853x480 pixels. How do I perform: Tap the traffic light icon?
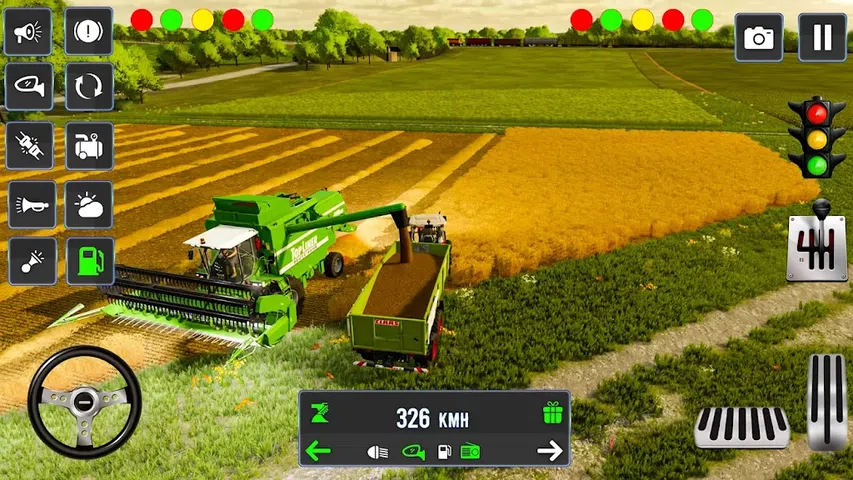(x=809, y=138)
